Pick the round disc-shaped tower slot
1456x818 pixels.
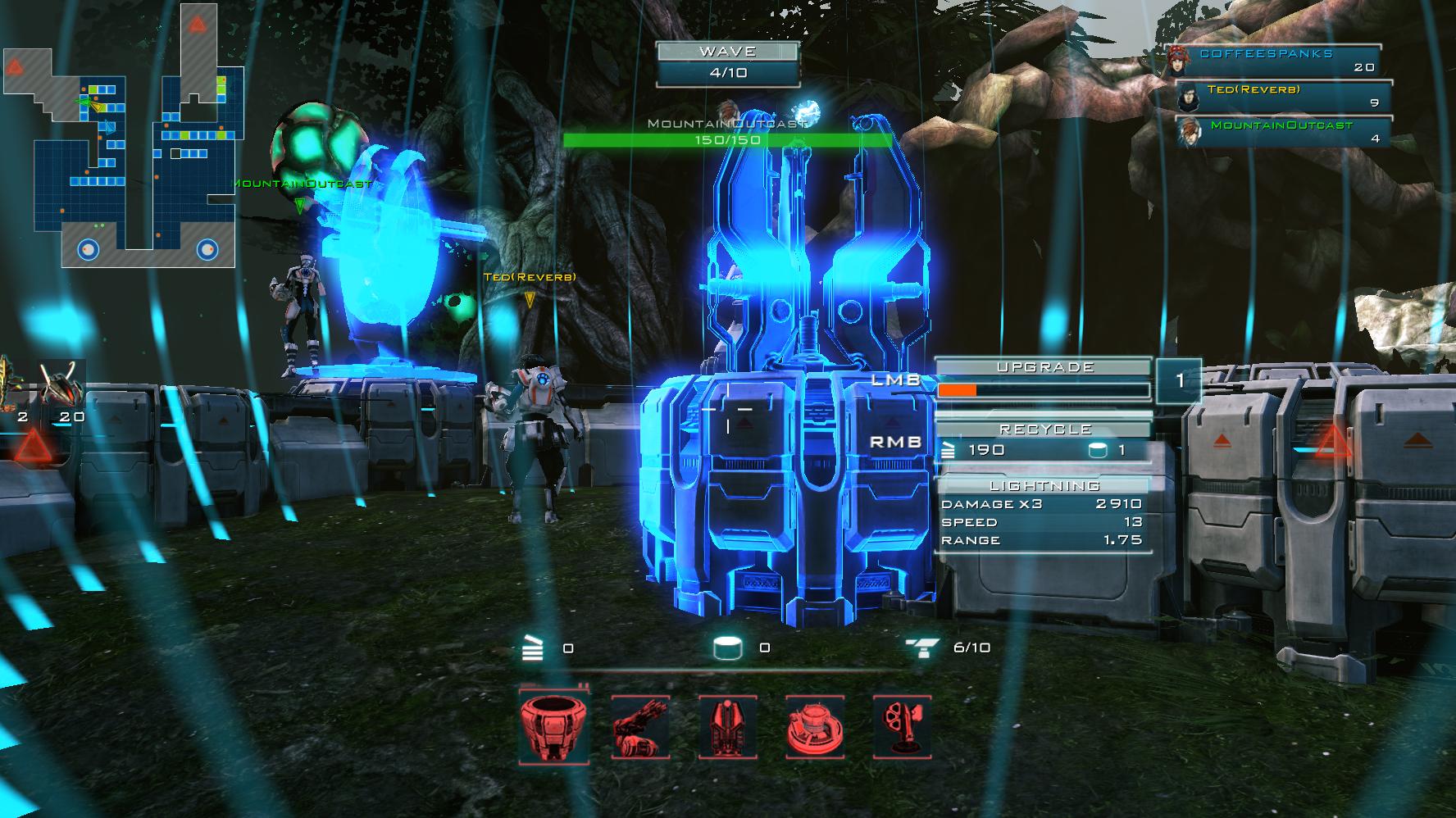(815, 727)
